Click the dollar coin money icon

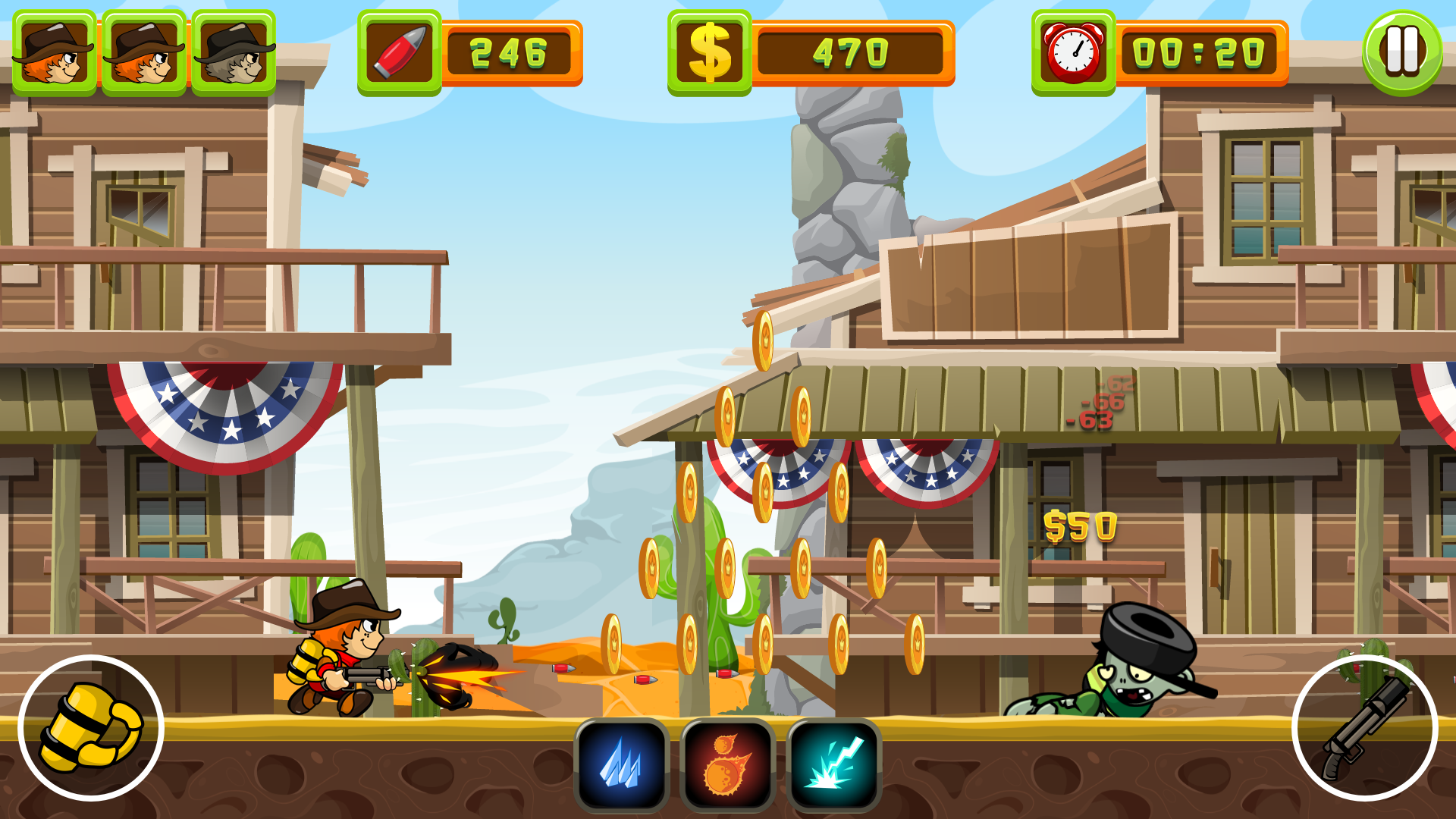click(x=711, y=50)
